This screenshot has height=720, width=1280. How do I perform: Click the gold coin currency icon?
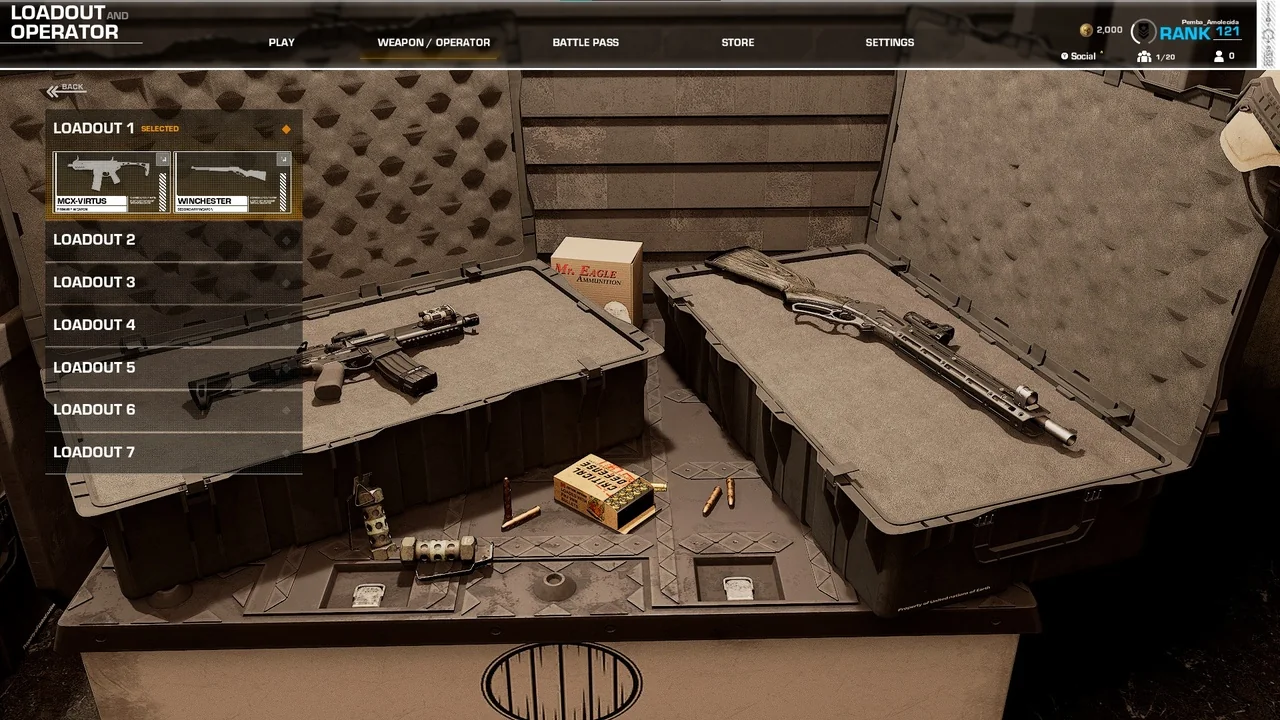click(x=1086, y=31)
